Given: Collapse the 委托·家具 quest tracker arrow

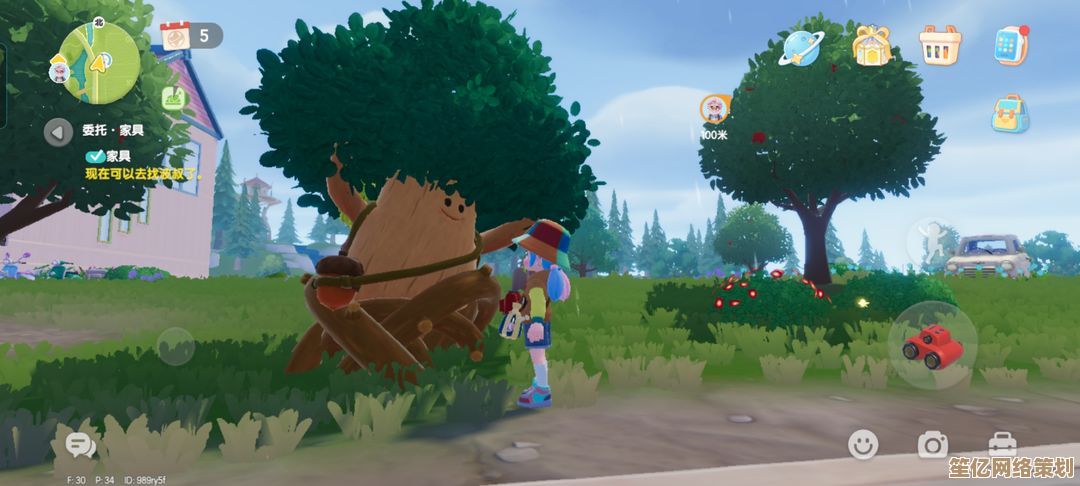Looking at the screenshot, I should point(58,131).
